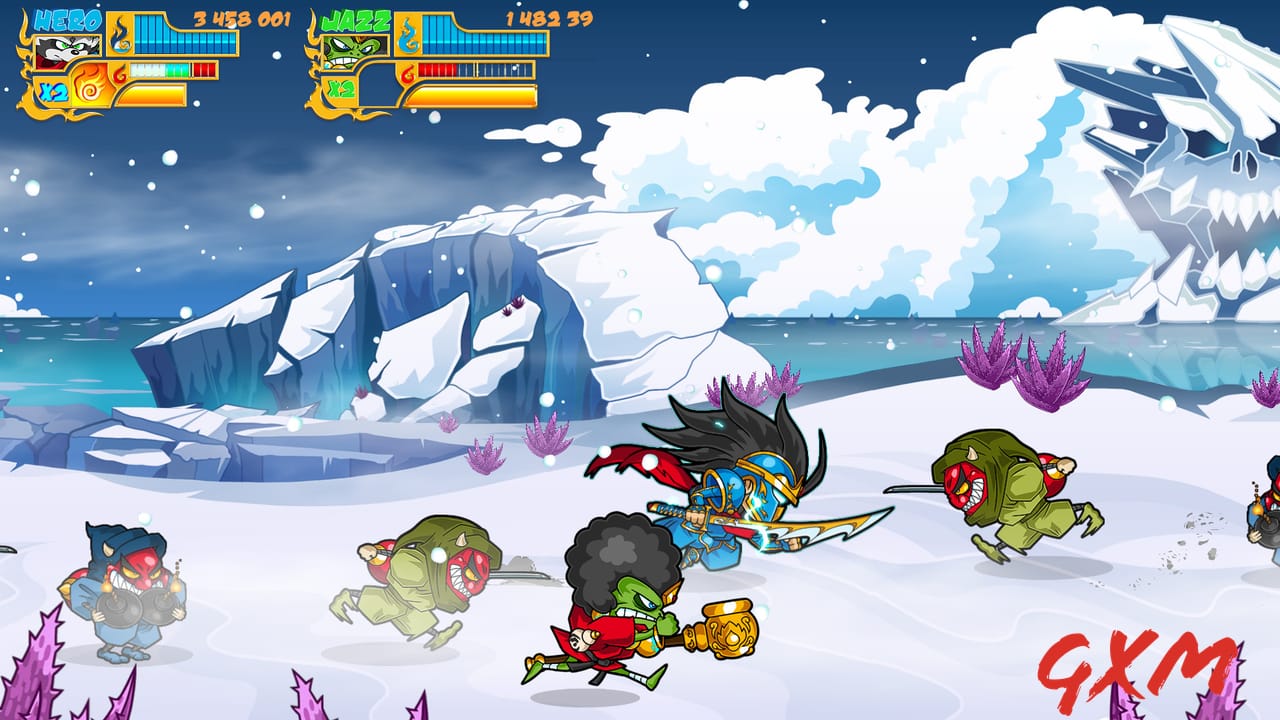This screenshot has width=1280, height=720.
Task: Expand the JAZZ player status panel
Action: (x=420, y=55)
